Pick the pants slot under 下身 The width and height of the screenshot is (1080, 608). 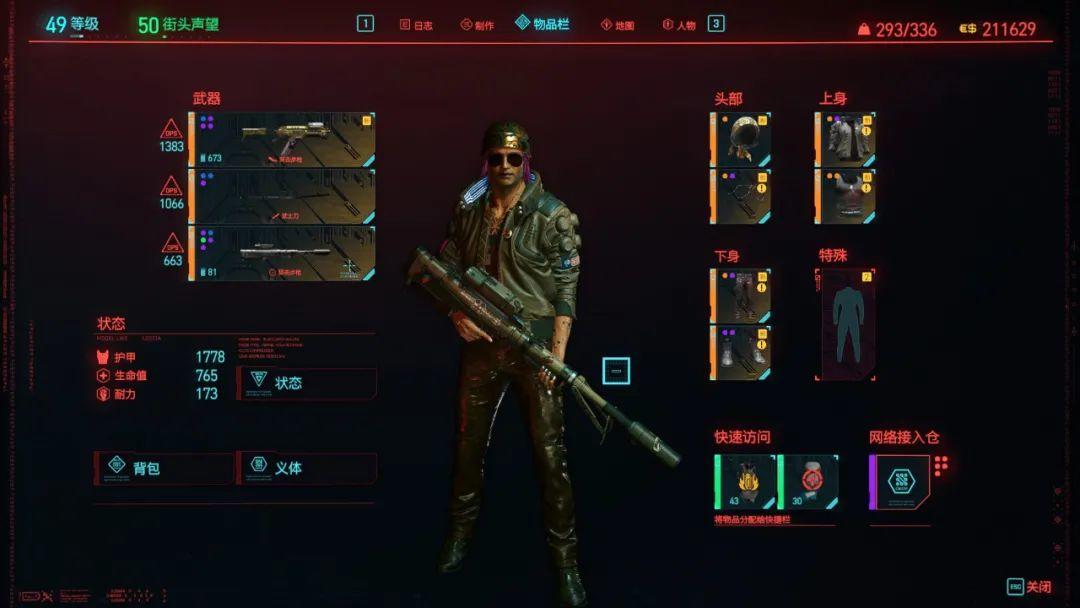(741, 295)
